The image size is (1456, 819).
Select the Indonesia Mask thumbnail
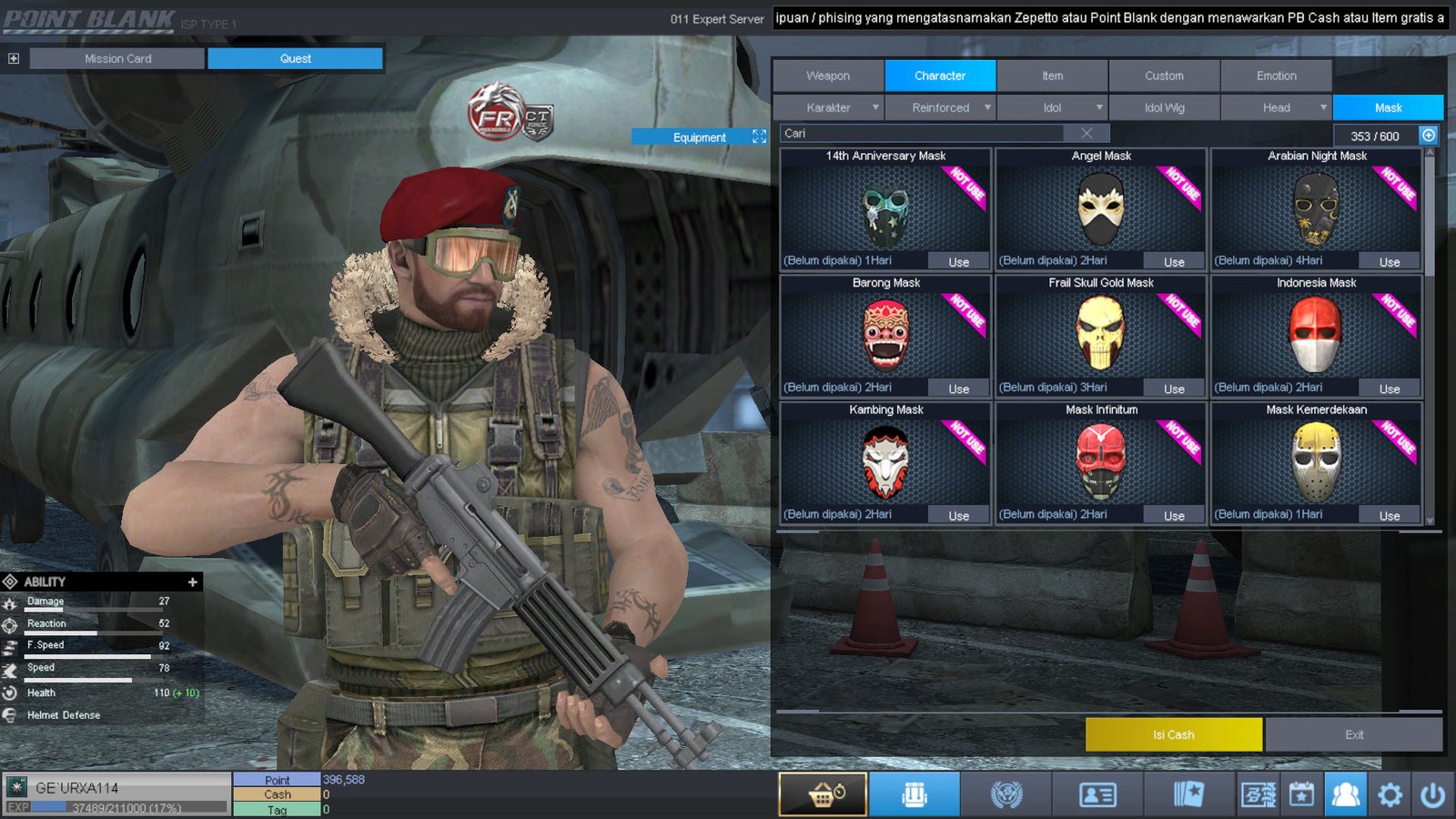coord(1316,335)
